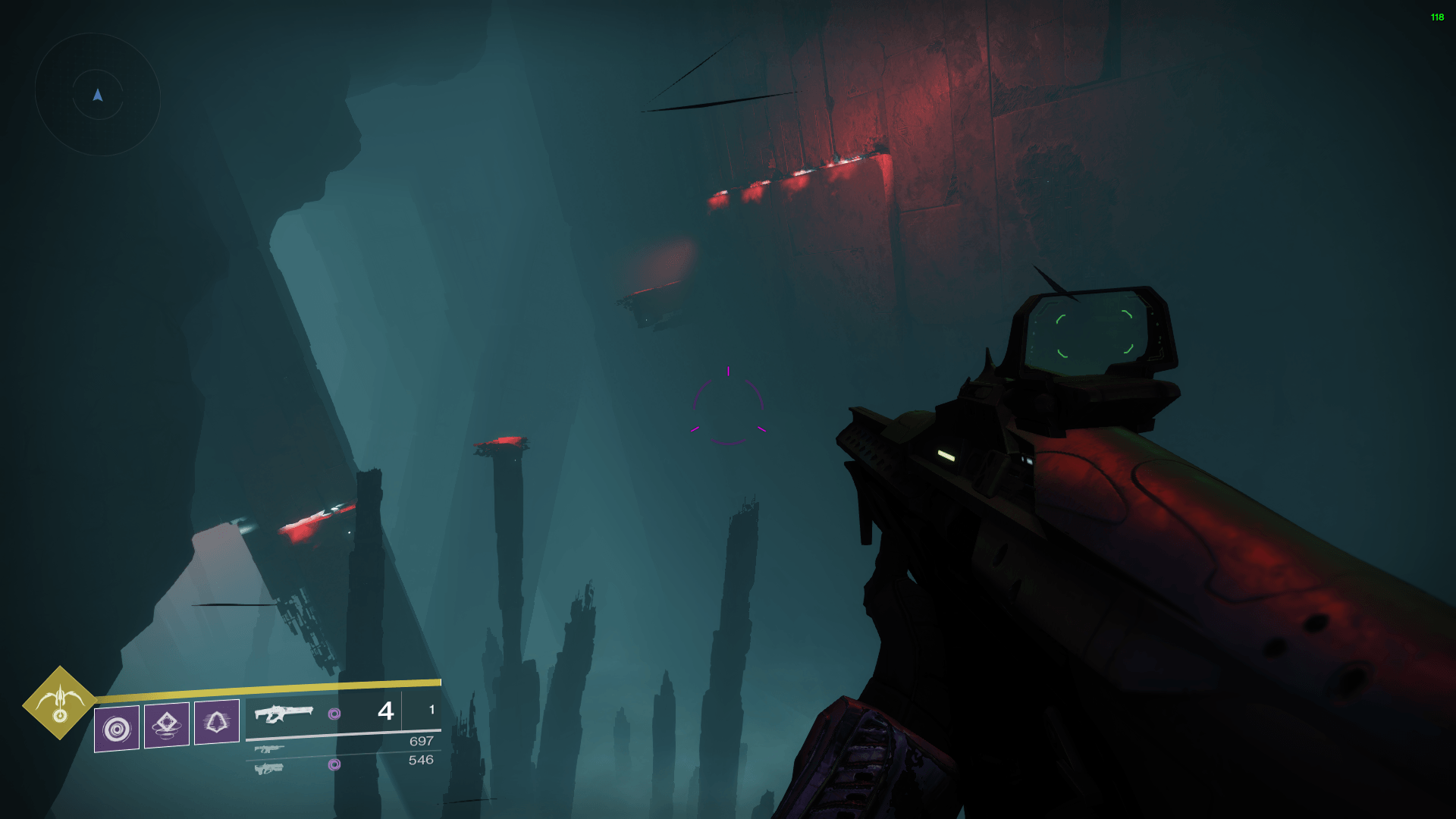This screenshot has width=1456, height=819.
Task: Trigger the class ability icon with tree-like emblem
Action: pos(217,722)
